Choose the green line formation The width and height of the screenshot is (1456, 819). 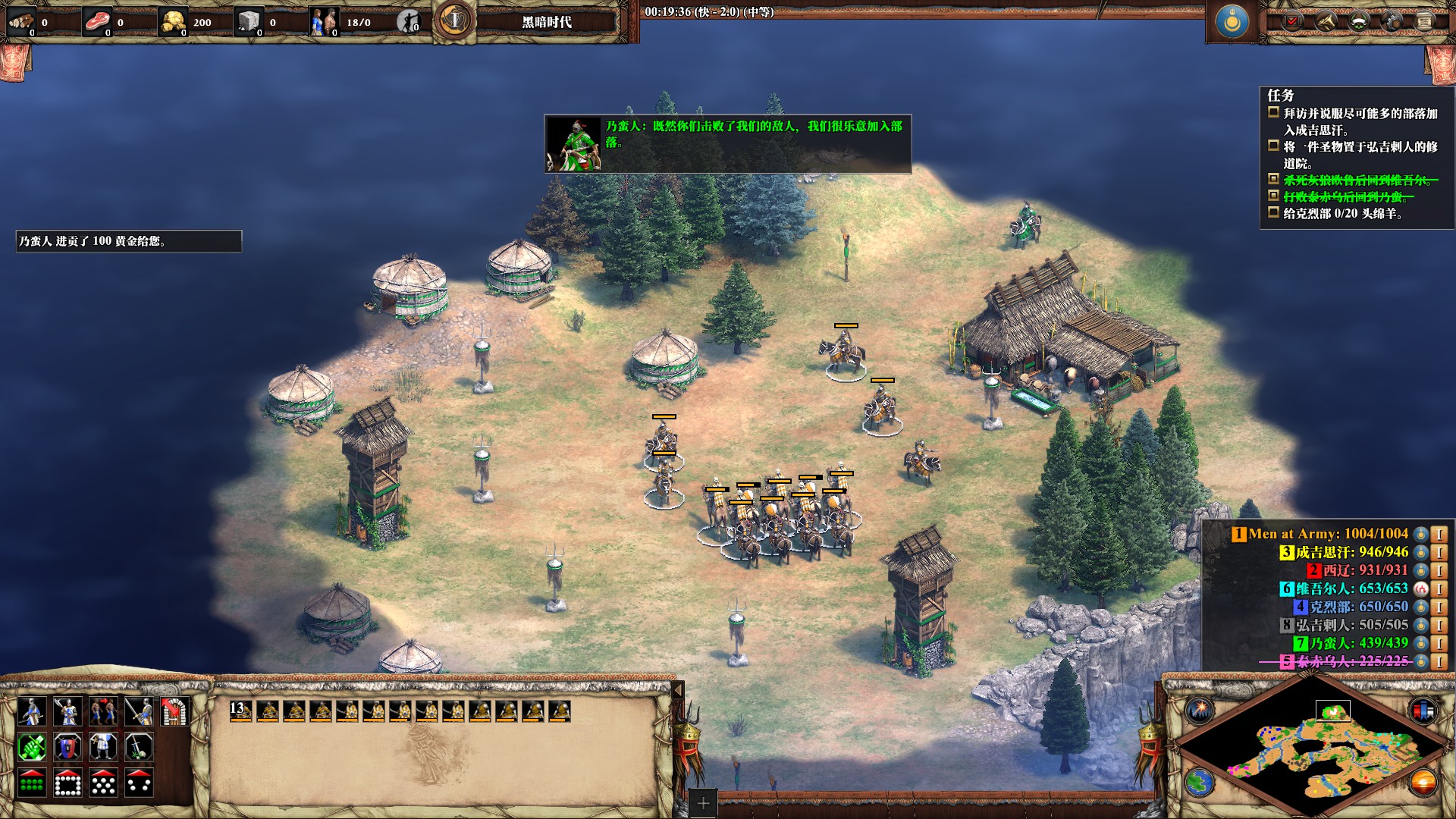click(32, 783)
